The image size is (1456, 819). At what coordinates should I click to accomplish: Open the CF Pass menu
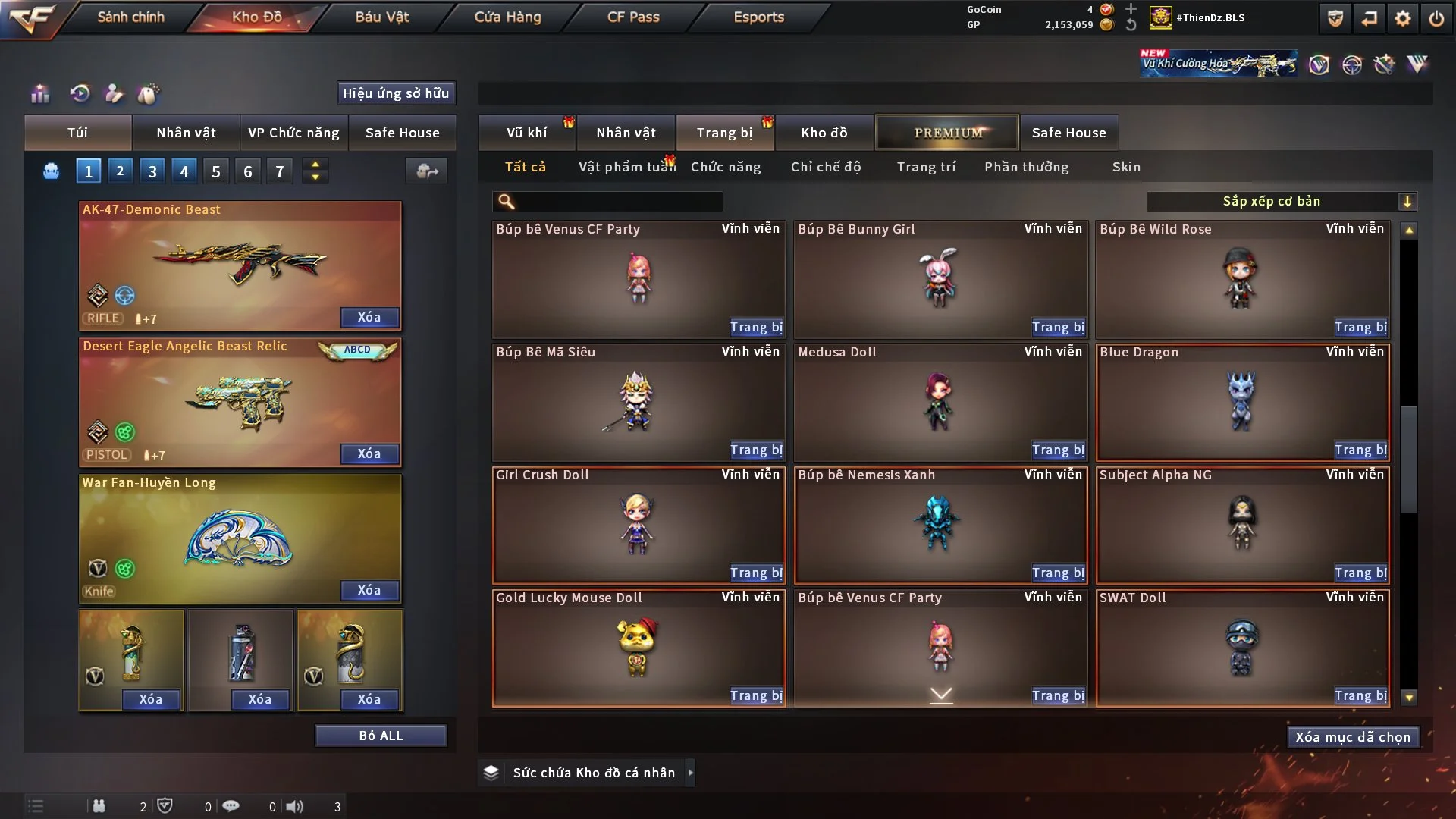pos(633,17)
